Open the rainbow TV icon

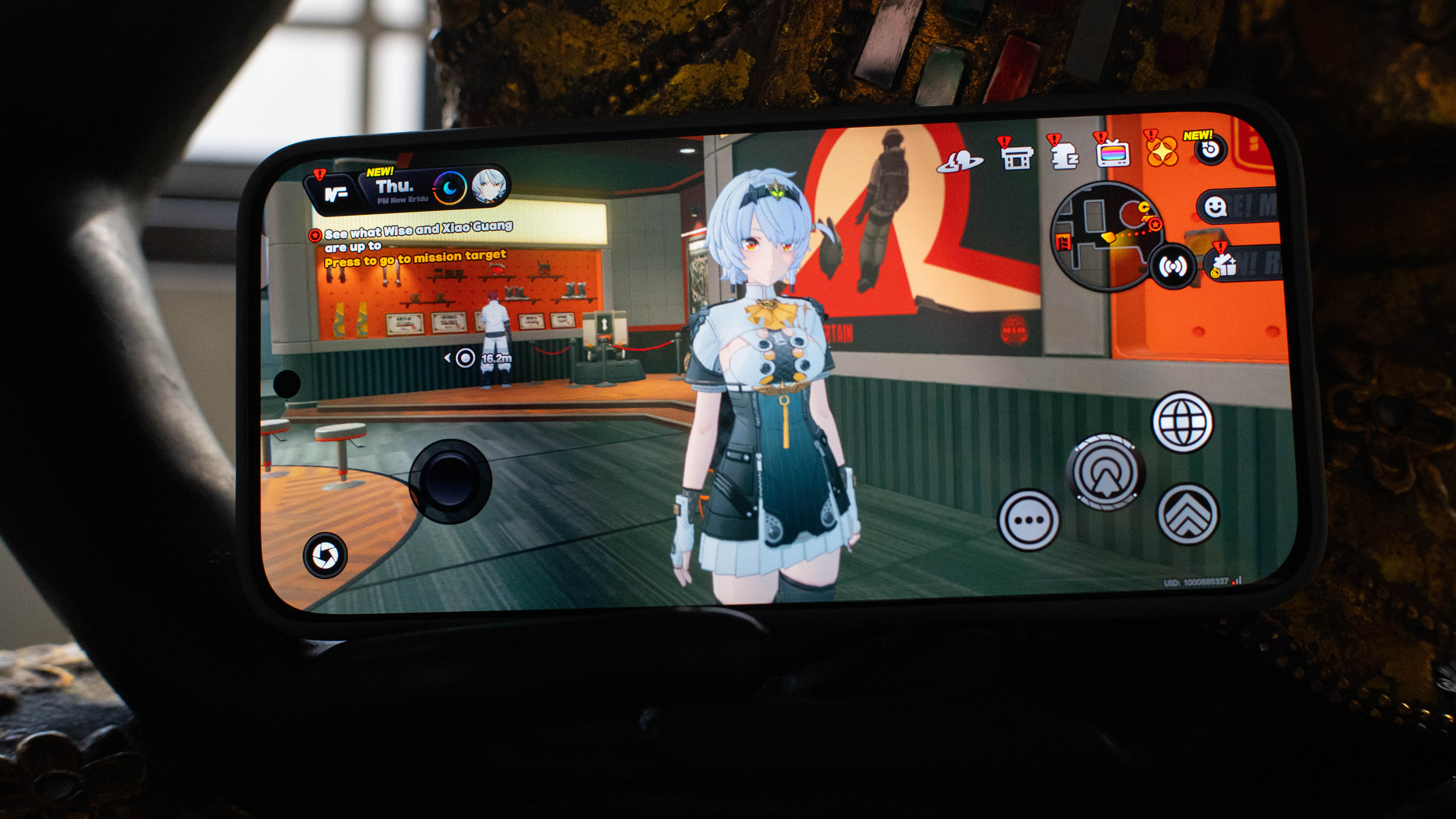tap(1113, 153)
